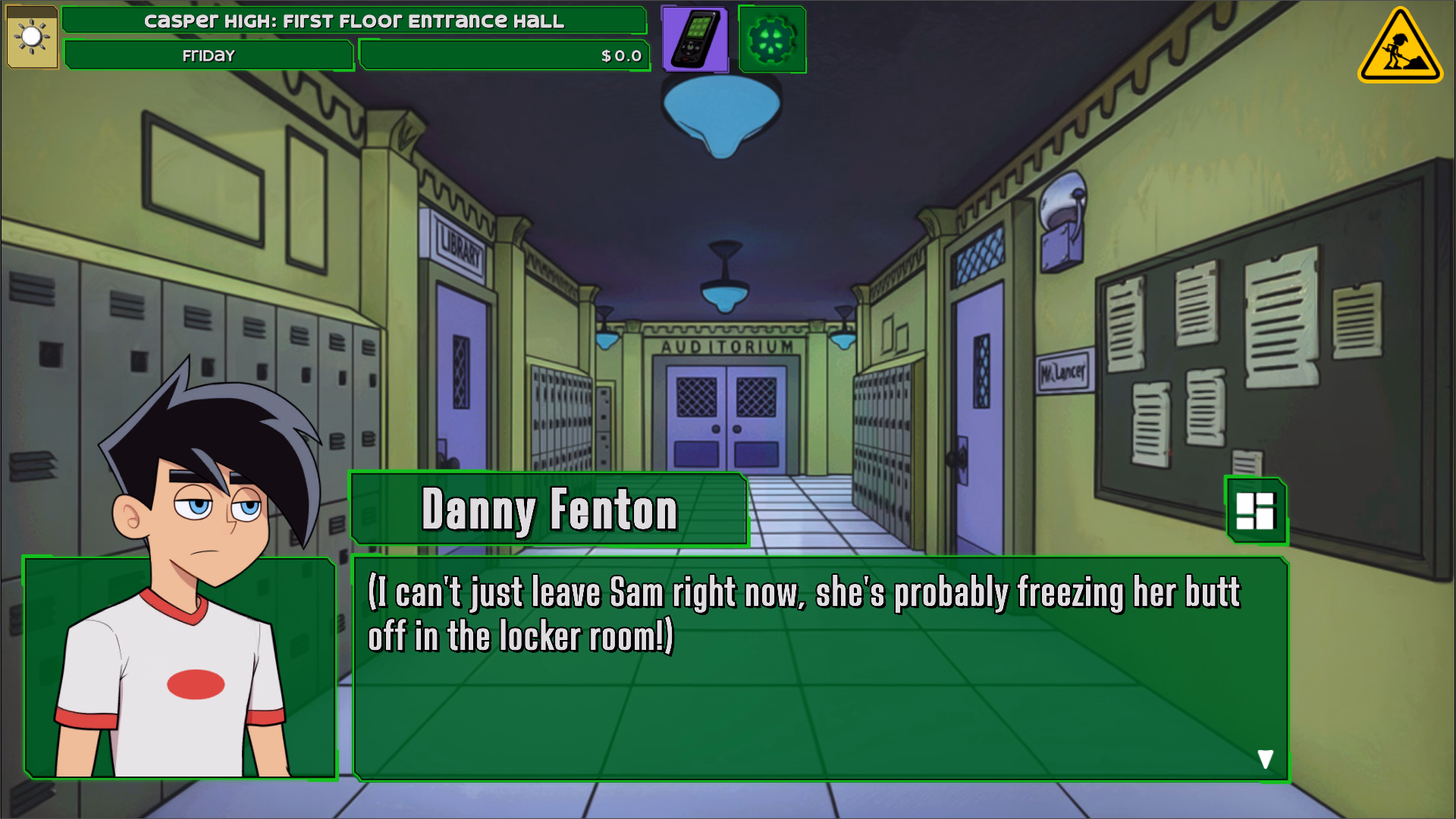Open the white grid menu button
This screenshot has height=819, width=1456.
1256,511
